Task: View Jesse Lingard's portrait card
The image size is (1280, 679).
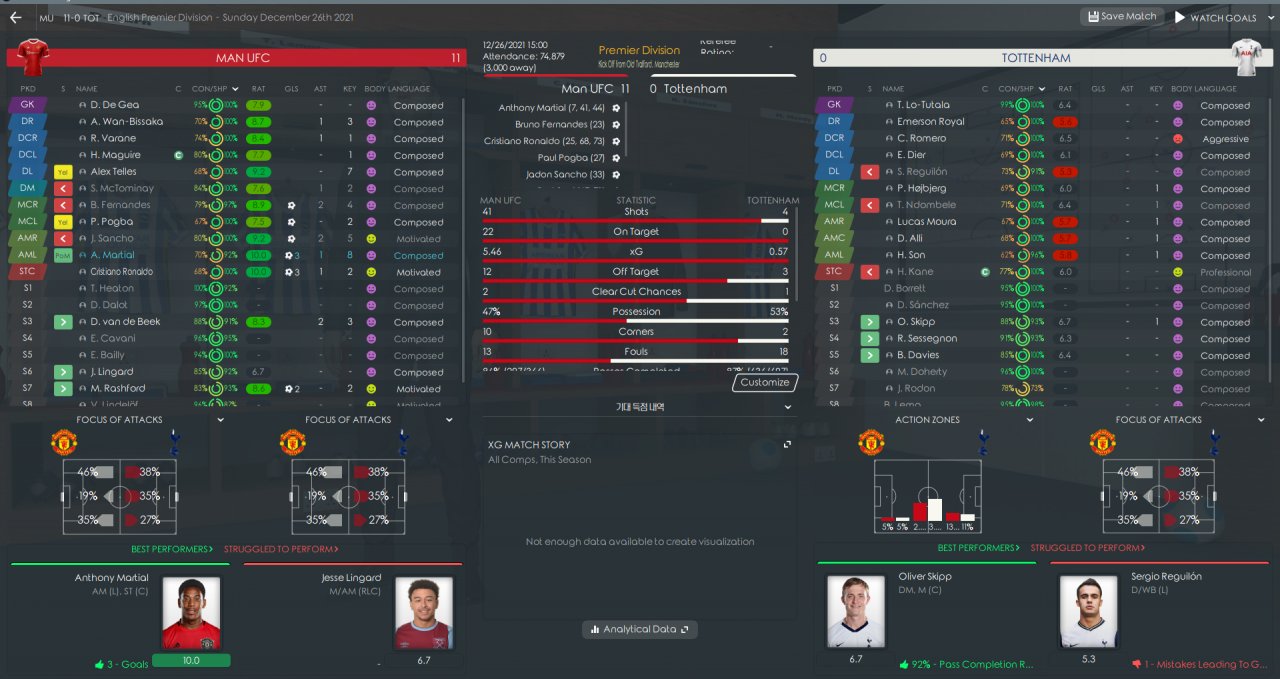Action: click(x=424, y=613)
